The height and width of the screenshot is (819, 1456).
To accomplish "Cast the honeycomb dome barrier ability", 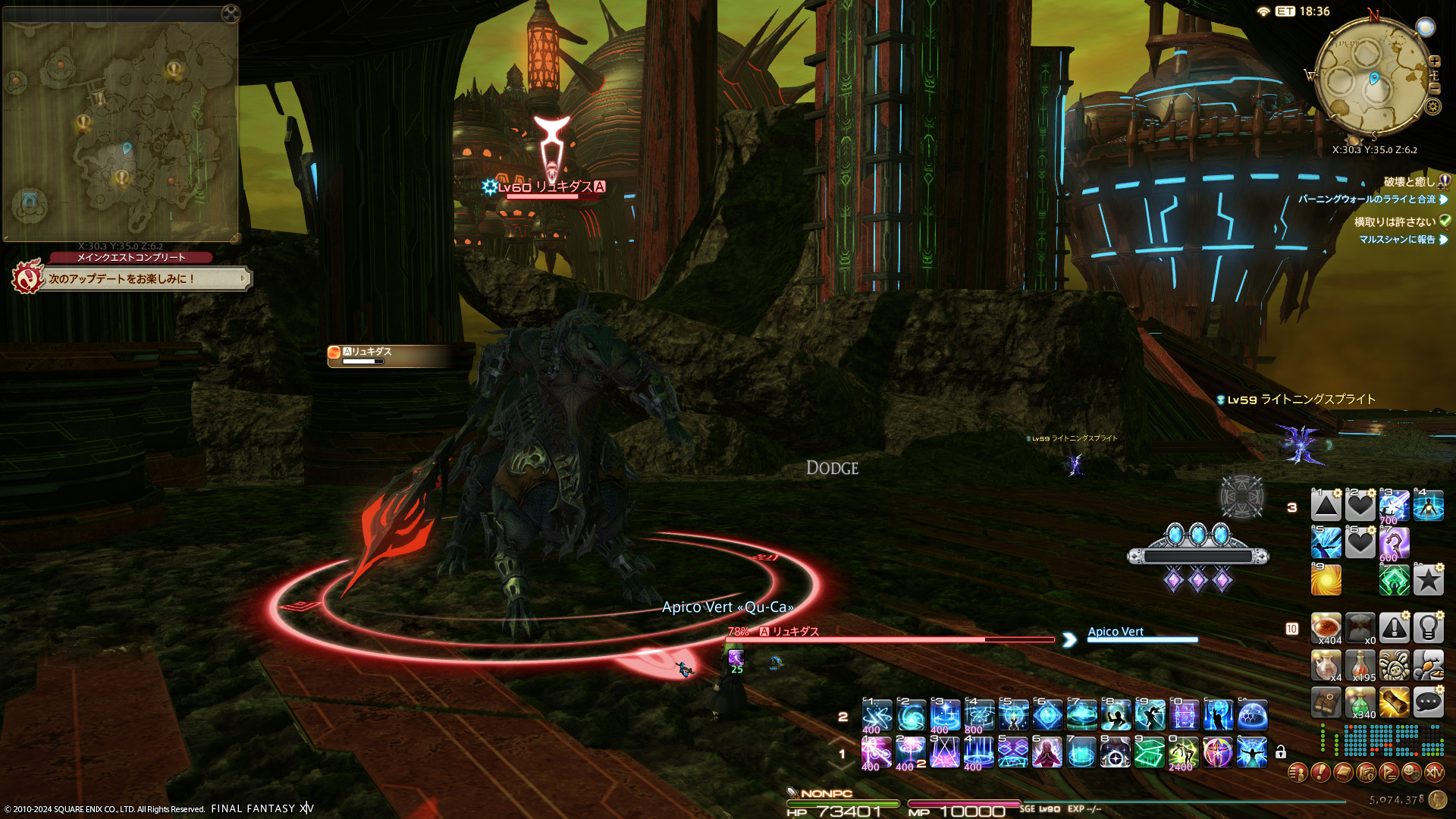I will (x=1252, y=715).
